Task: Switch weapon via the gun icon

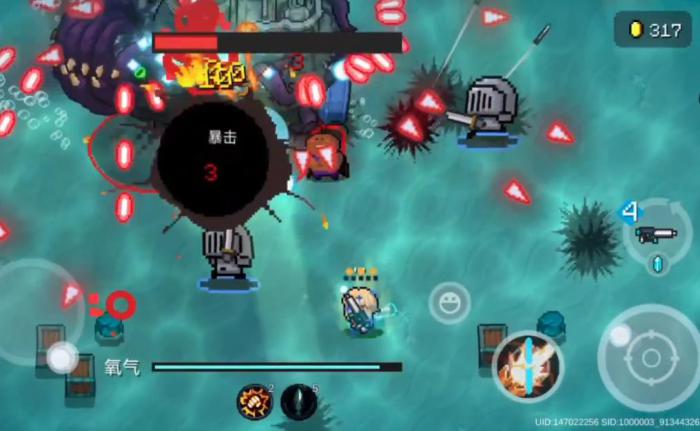Action: (655, 234)
